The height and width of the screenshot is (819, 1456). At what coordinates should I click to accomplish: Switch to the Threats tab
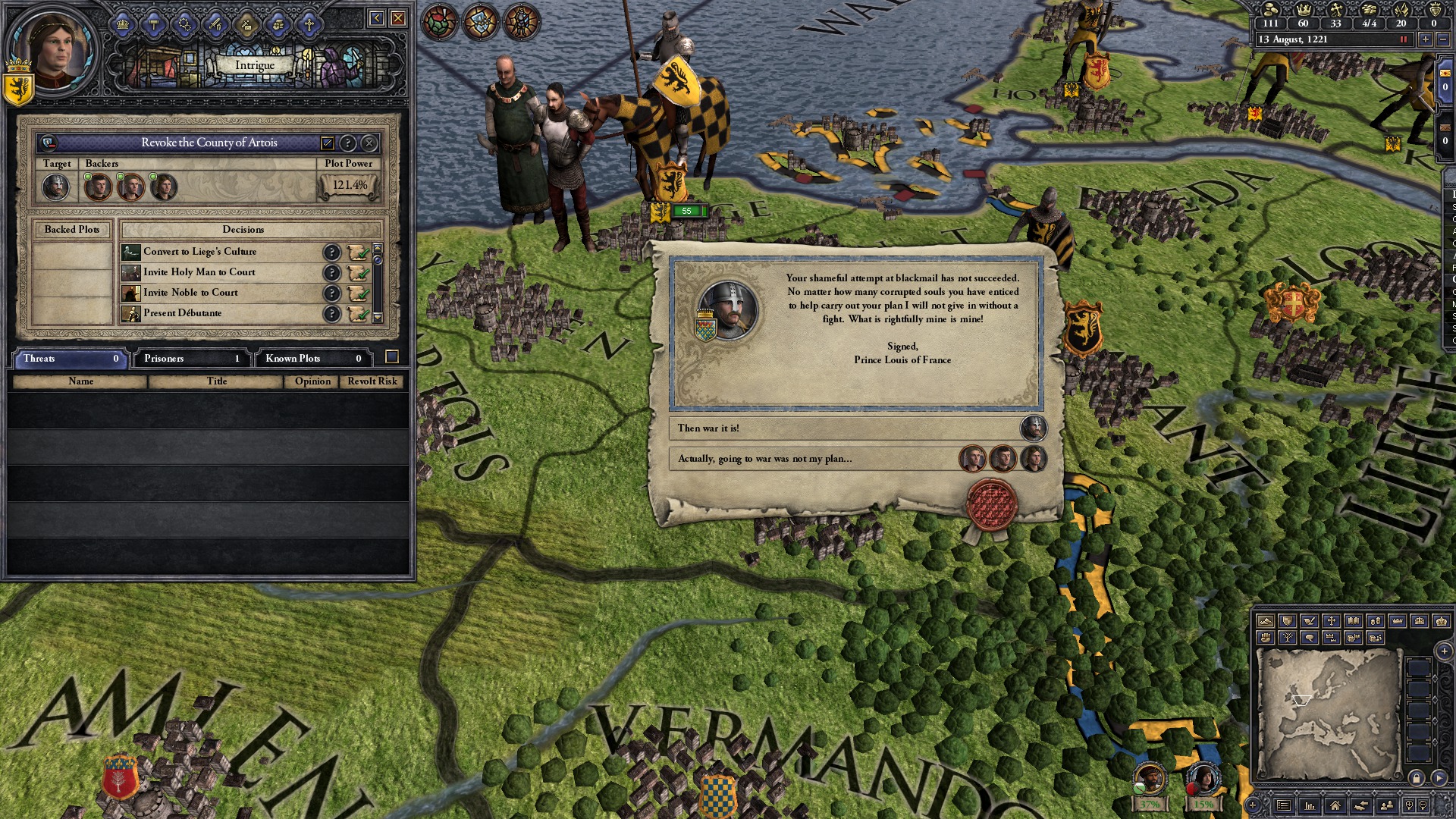(70, 358)
